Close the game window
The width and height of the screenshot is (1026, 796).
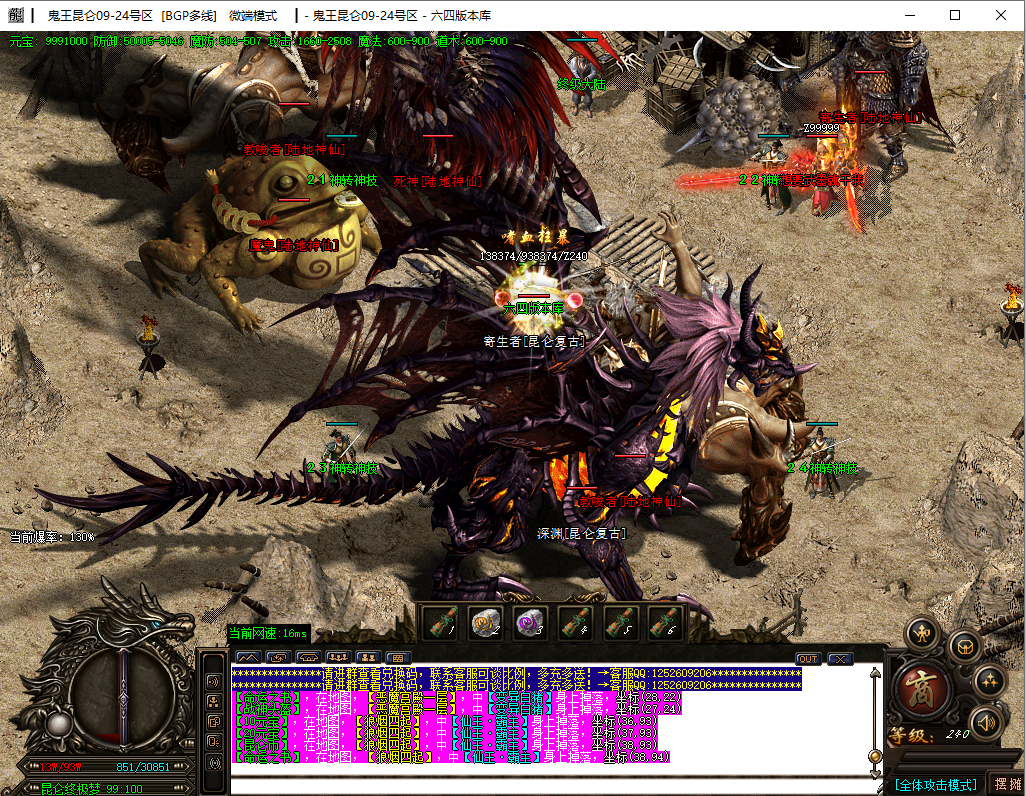tap(1001, 15)
